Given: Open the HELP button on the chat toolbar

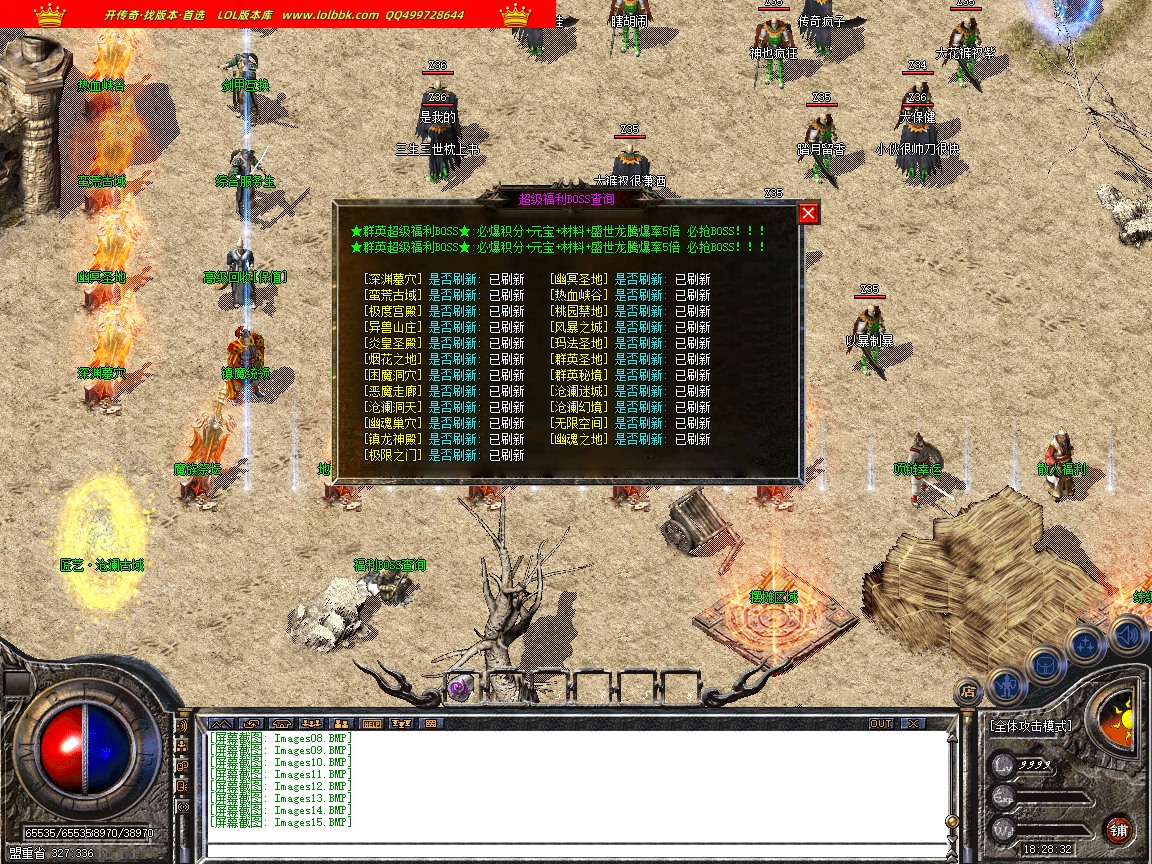Looking at the screenshot, I should [x=372, y=723].
